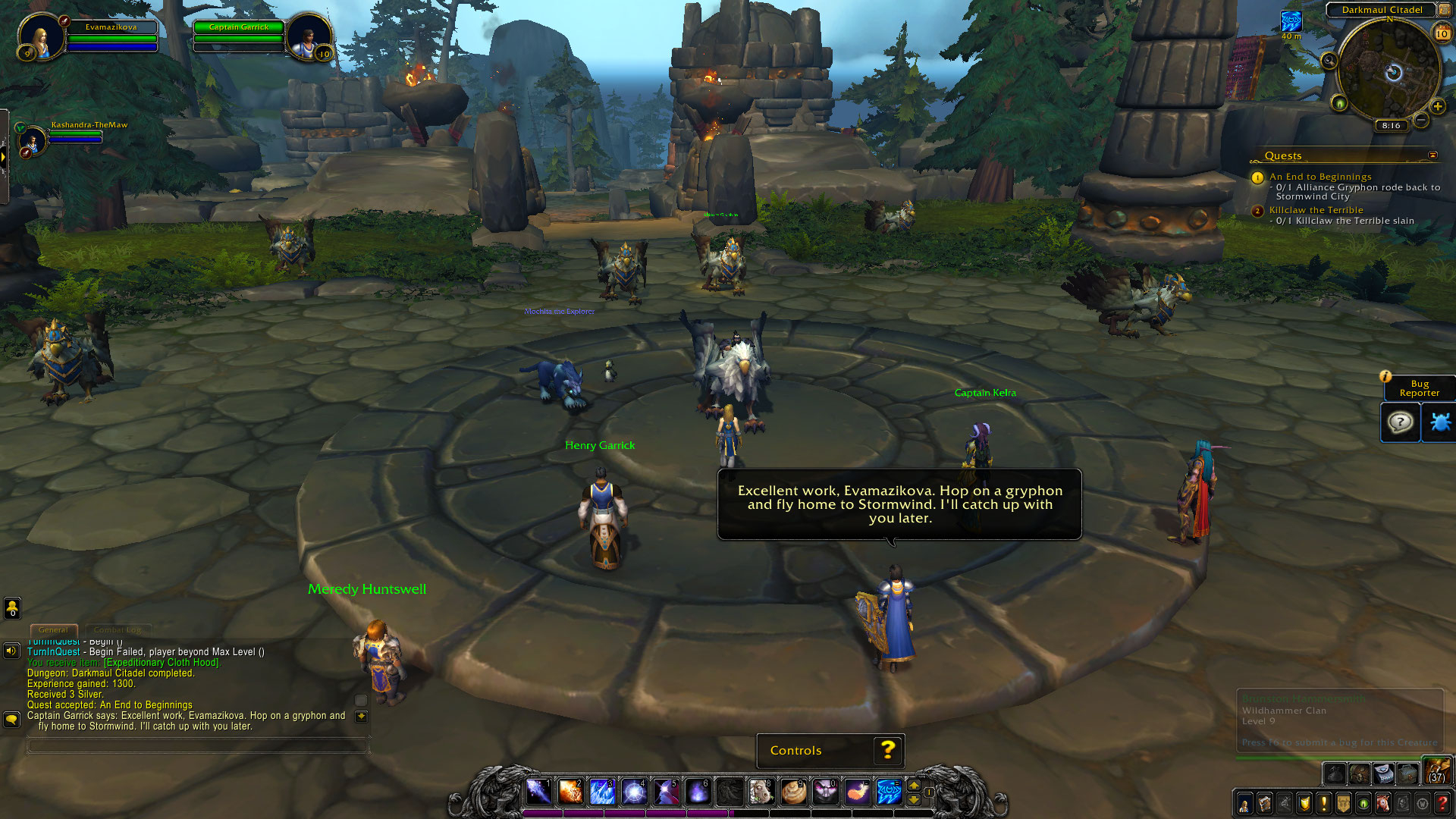This screenshot has height=819, width=1456.
Task: Target Captain Garrick's unit frame
Action: pyautogui.click(x=239, y=36)
